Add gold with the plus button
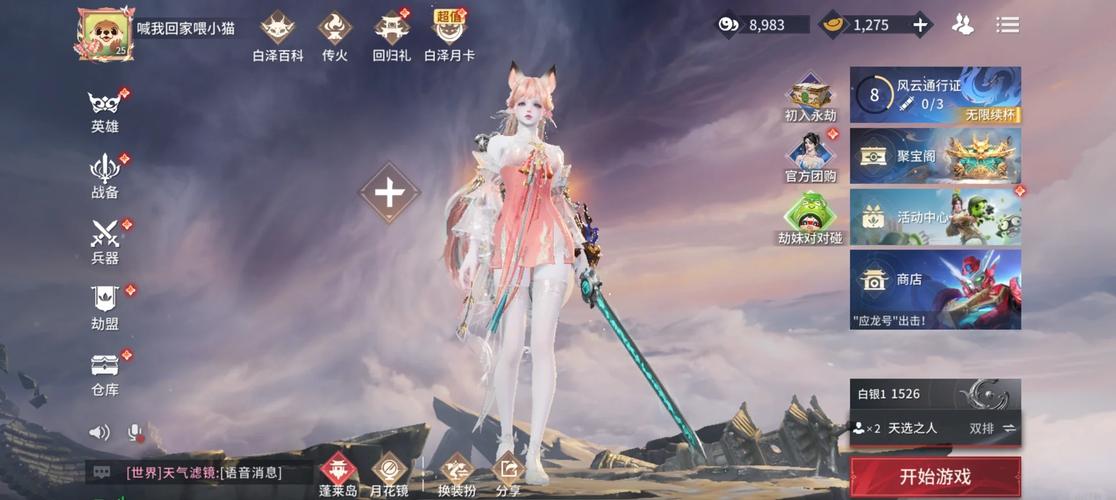Image resolution: width=1116 pixels, height=500 pixels. tap(920, 25)
